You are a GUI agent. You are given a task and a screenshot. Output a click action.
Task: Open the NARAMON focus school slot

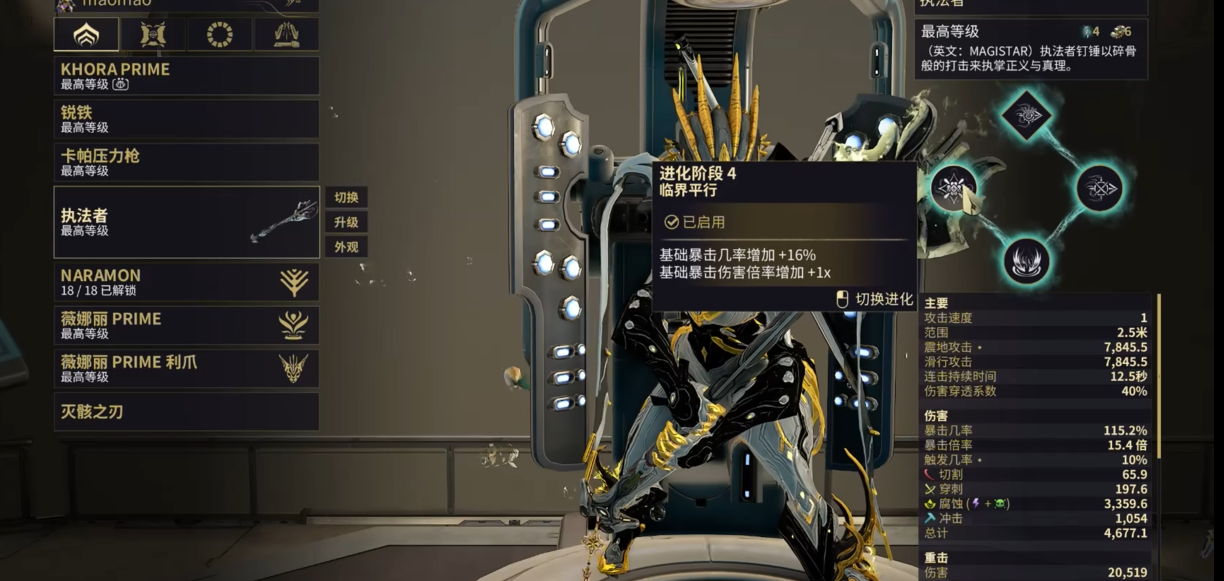pyautogui.click(x=186, y=282)
